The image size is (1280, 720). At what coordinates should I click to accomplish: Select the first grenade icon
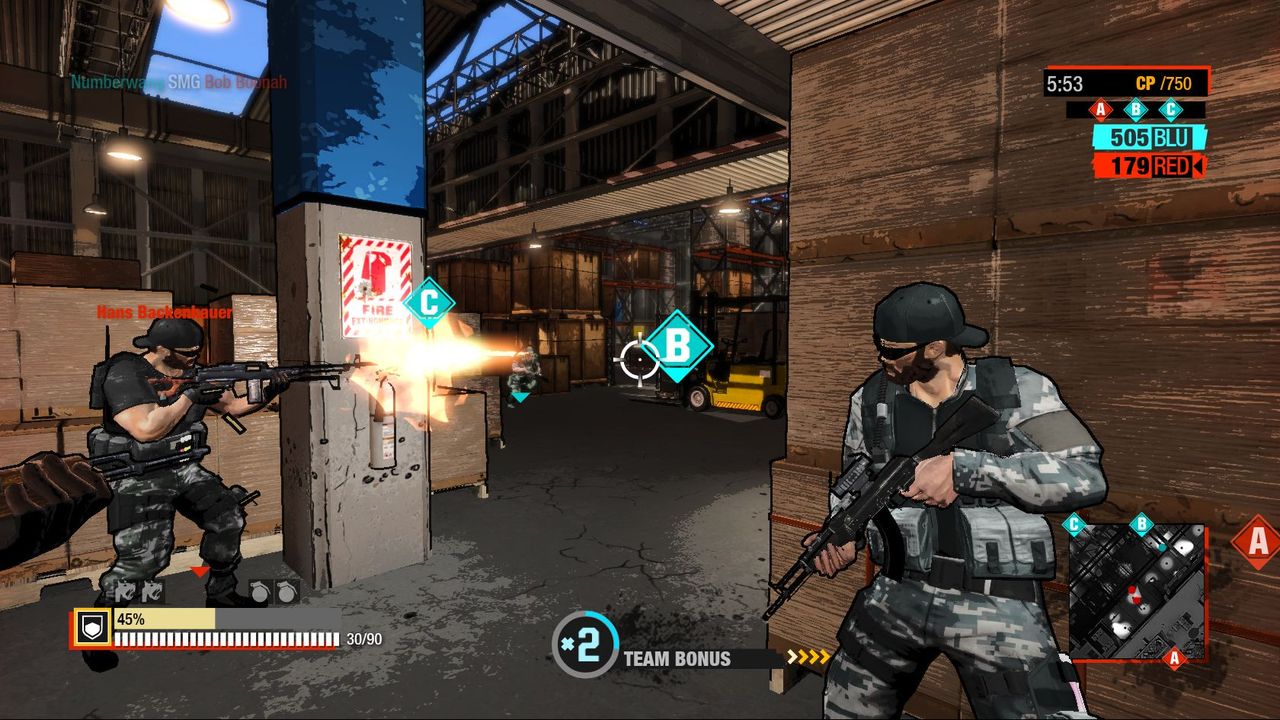coord(260,590)
